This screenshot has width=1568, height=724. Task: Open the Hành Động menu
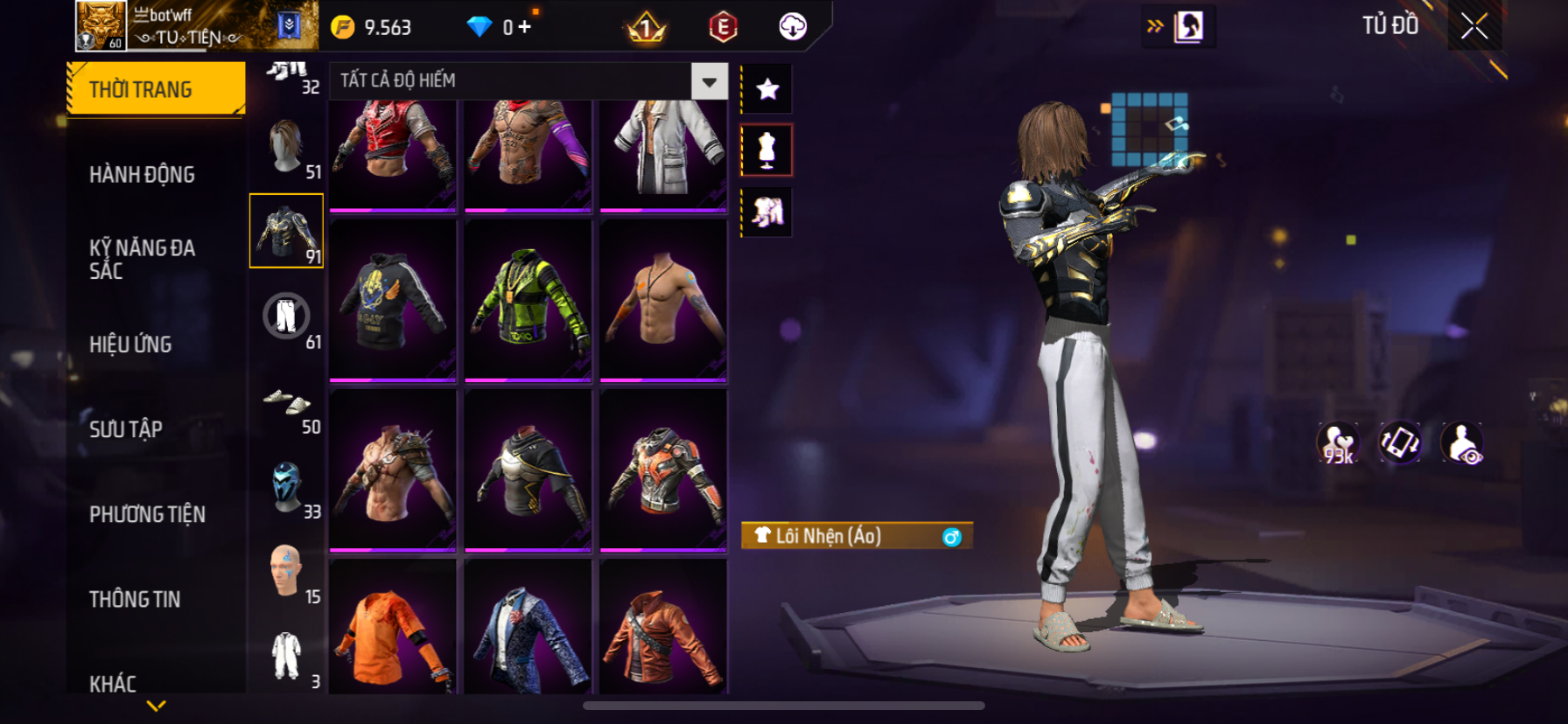pyautogui.click(x=142, y=175)
